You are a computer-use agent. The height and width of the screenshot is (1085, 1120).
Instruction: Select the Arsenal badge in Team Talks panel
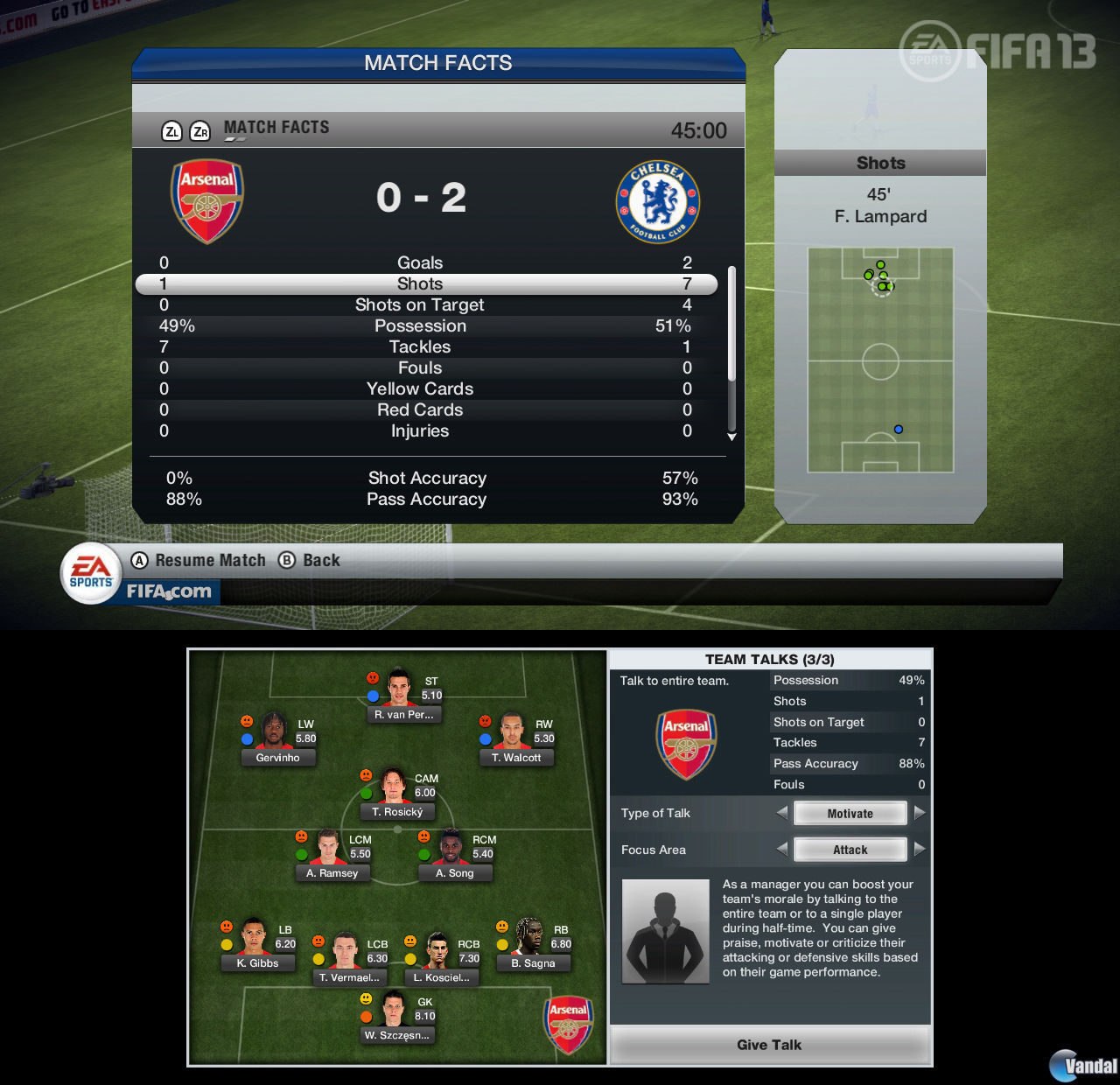(687, 745)
